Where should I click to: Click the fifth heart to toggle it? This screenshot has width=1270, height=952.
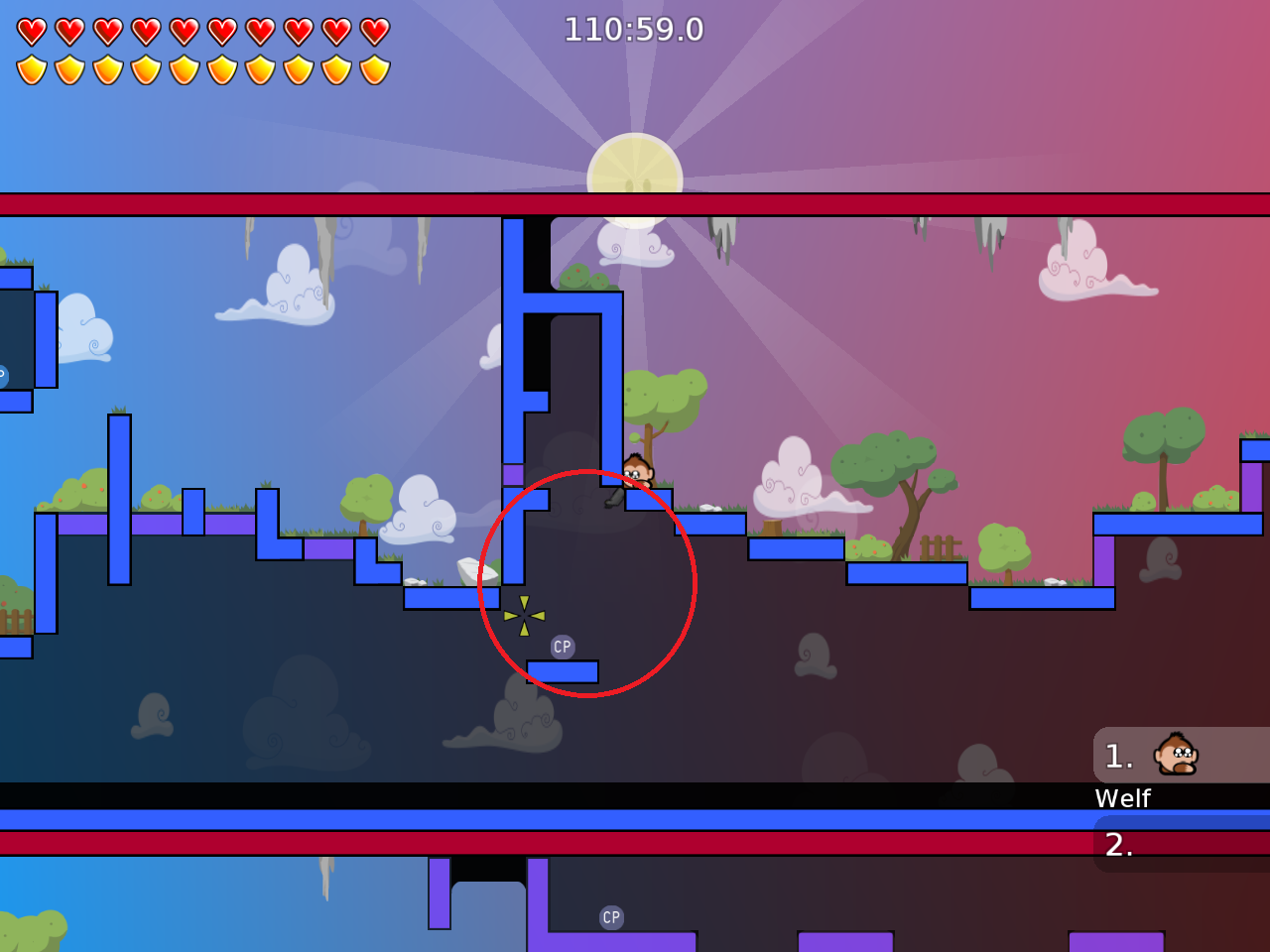point(183,30)
